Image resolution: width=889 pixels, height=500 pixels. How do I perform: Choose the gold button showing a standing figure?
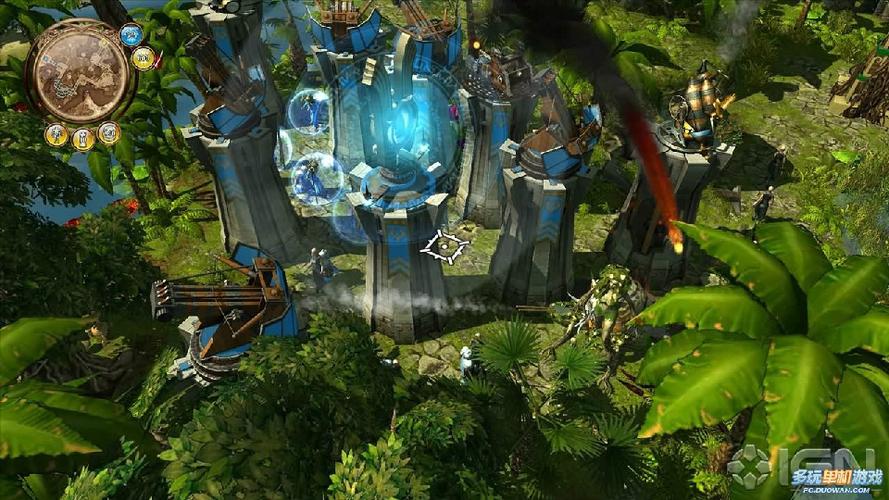[56, 134]
